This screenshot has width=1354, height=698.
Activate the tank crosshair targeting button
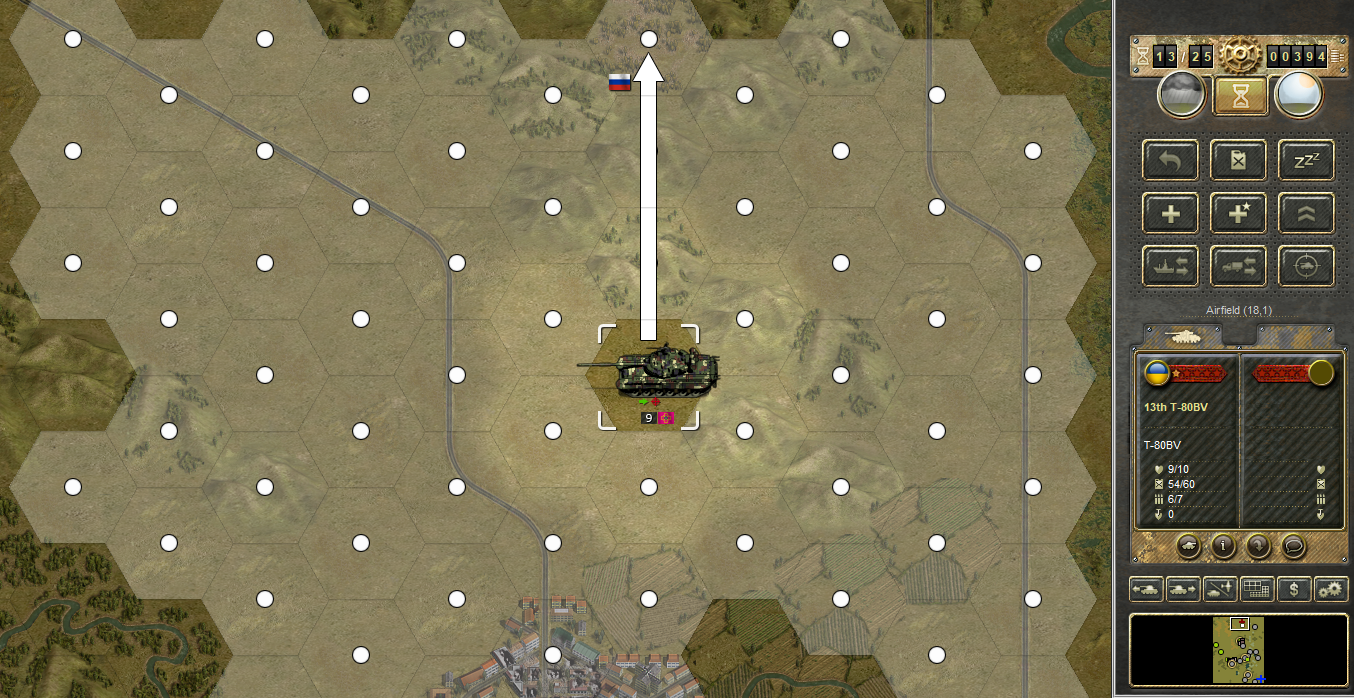pyautogui.click(x=1306, y=265)
